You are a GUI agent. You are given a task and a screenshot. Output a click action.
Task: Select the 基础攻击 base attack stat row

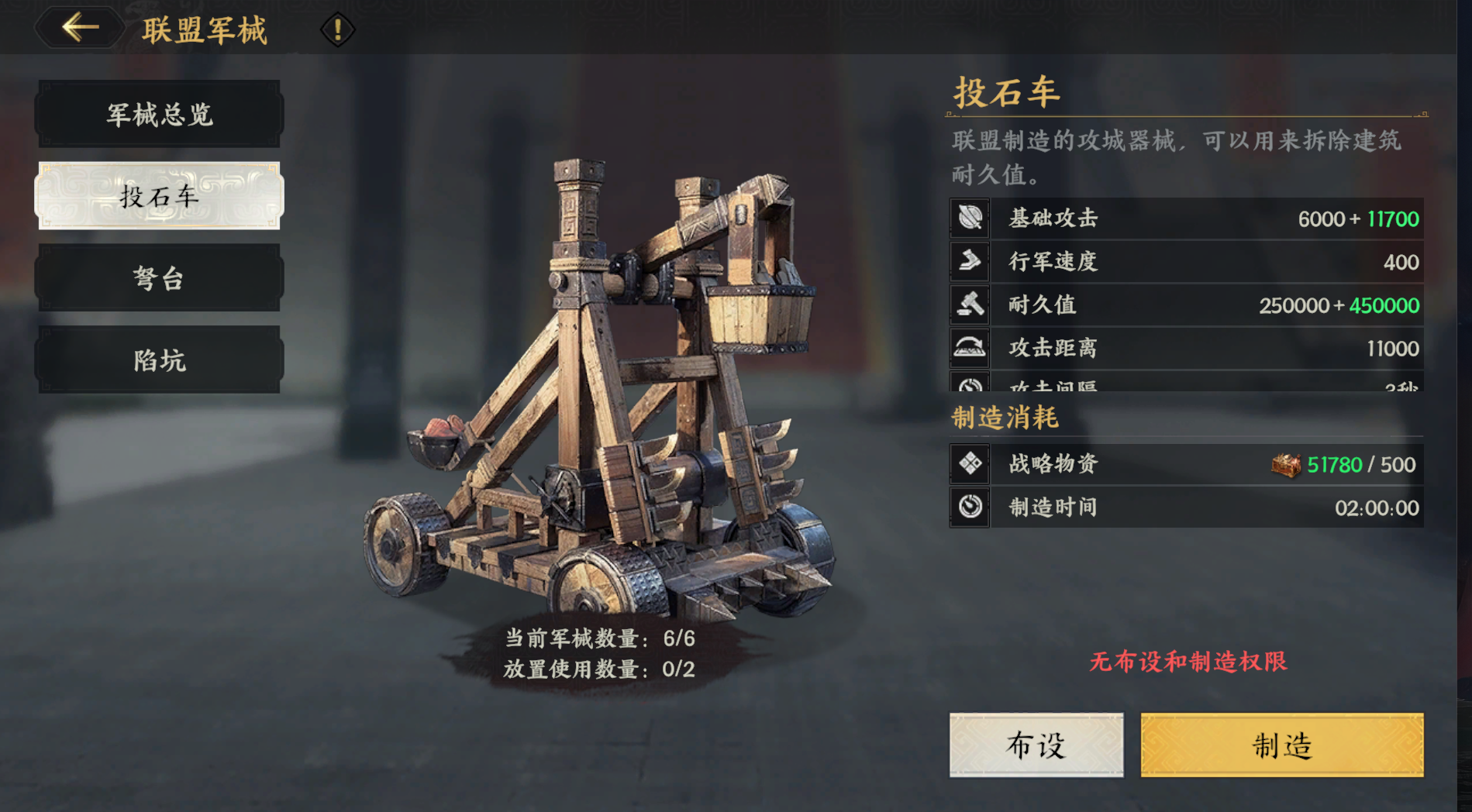[x=1186, y=218]
